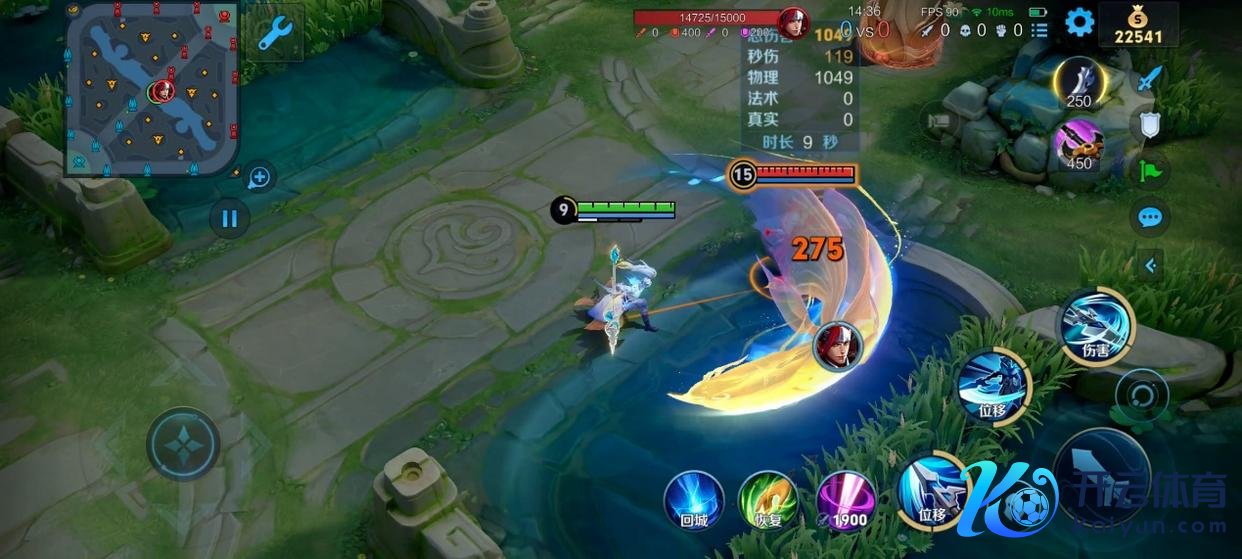Buy the recommended 450-gold purple item
This screenshot has height=559, width=1242.
tap(1079, 144)
